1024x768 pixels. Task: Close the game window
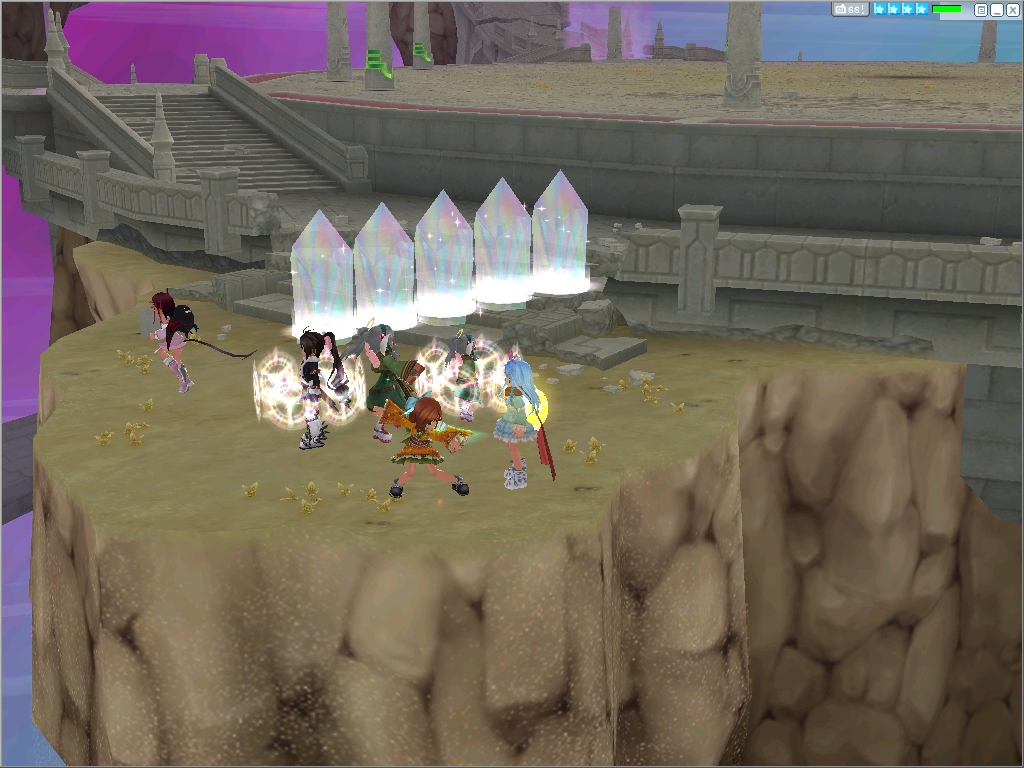tap(1011, 9)
